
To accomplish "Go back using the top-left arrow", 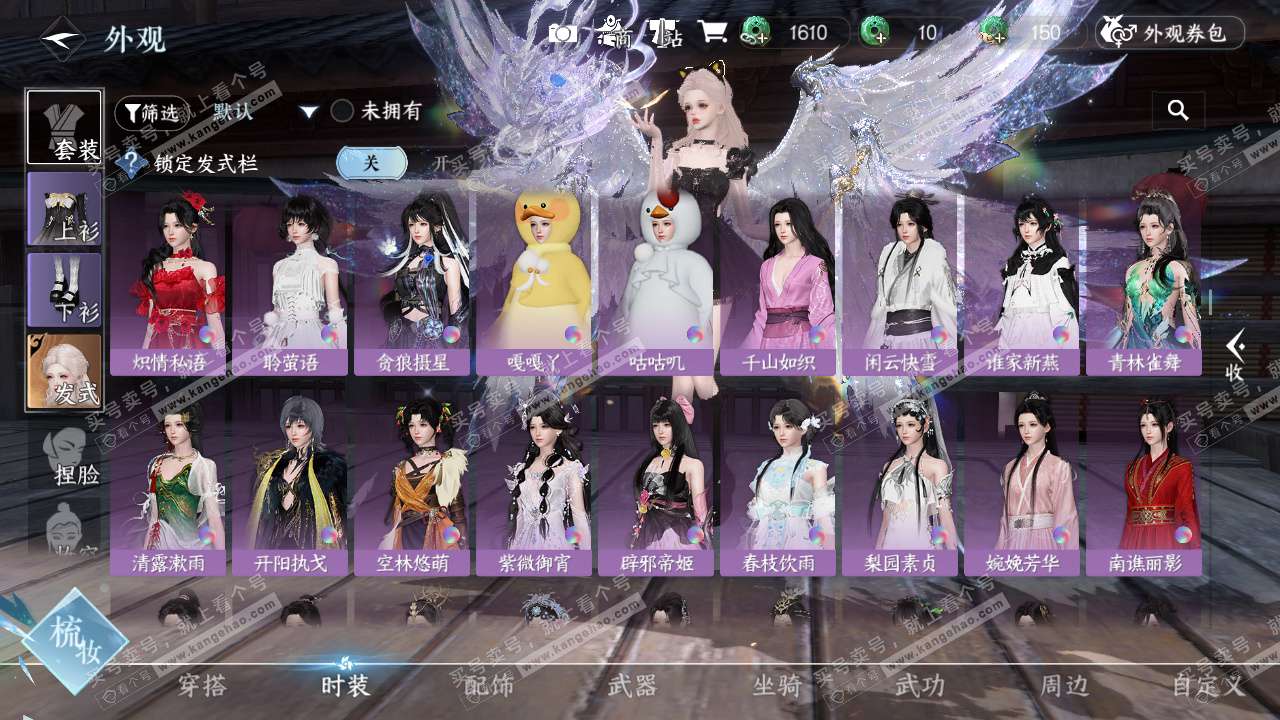I will coord(61,39).
